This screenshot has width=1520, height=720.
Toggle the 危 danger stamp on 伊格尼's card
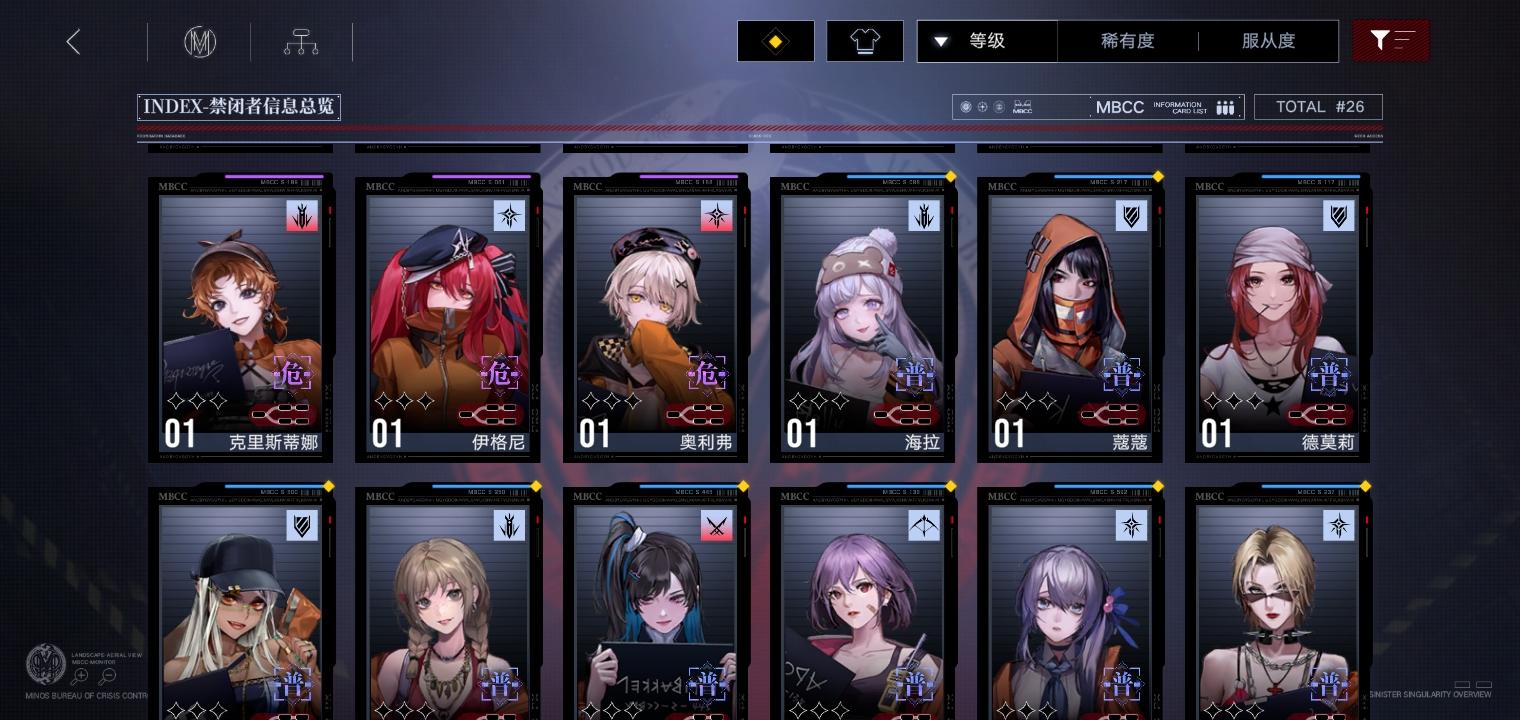(500, 374)
